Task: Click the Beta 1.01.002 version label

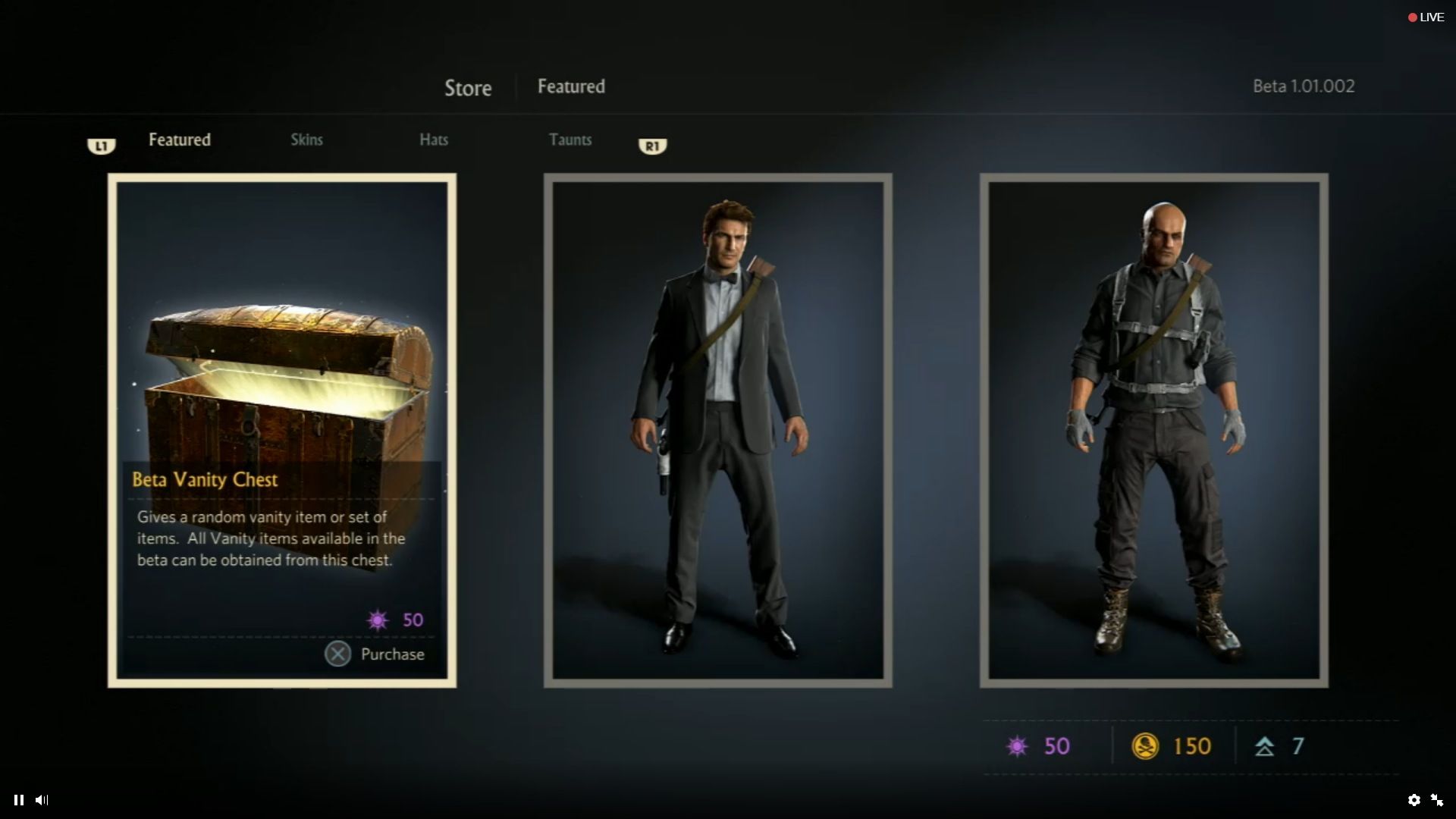Action: (x=1303, y=86)
